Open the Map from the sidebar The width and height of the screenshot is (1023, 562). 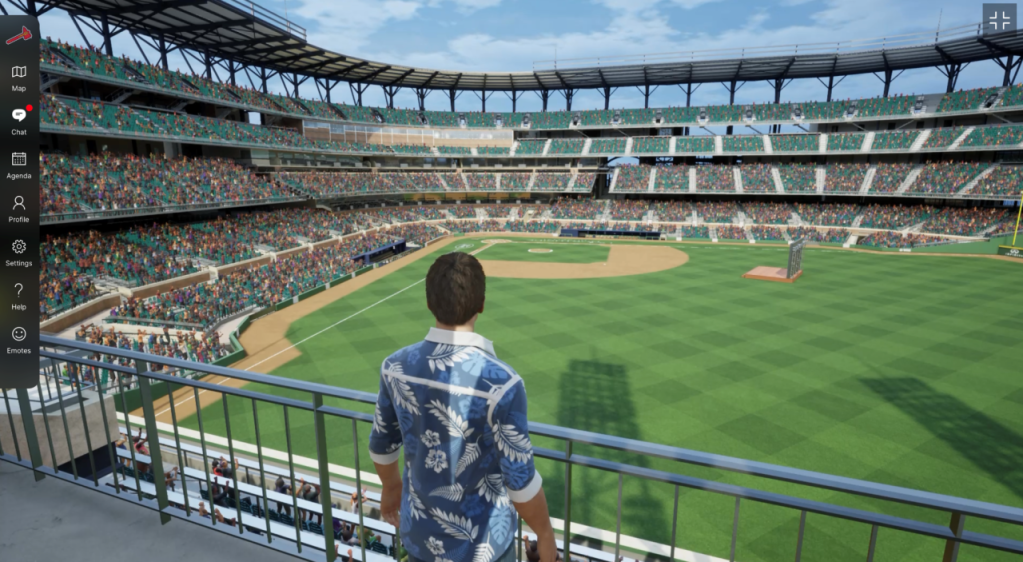point(19,77)
